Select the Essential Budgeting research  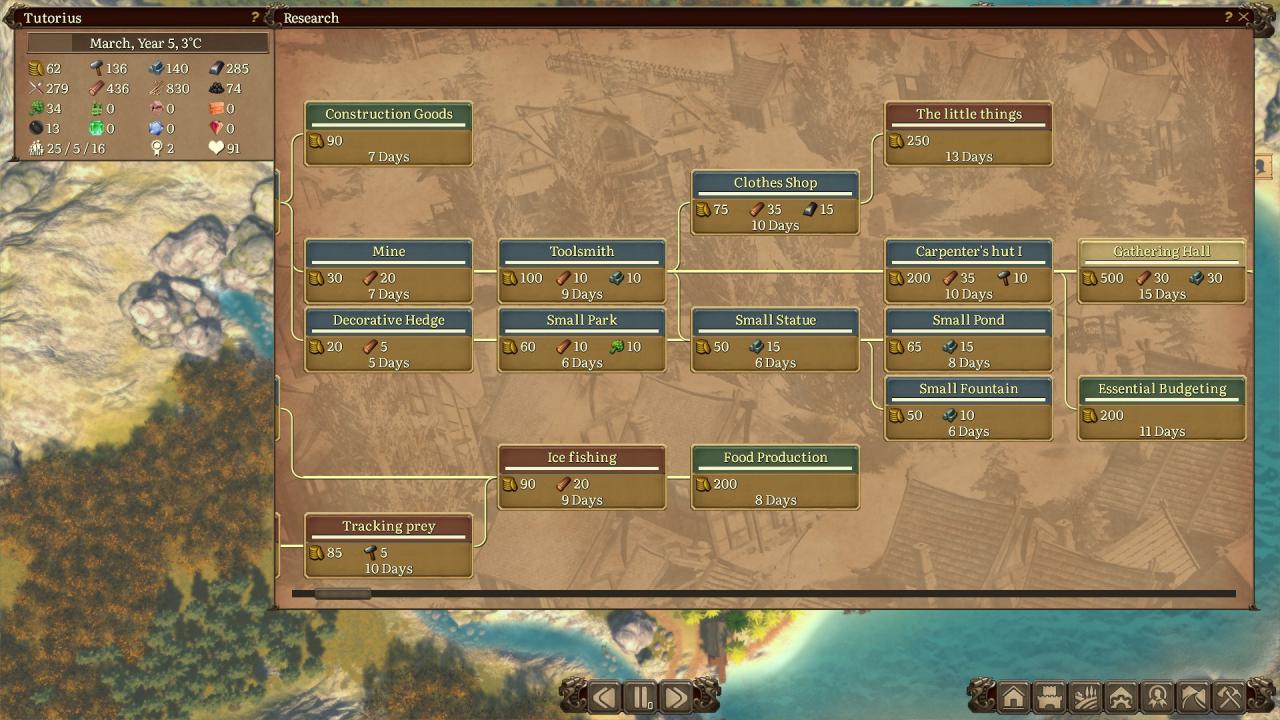1162,408
